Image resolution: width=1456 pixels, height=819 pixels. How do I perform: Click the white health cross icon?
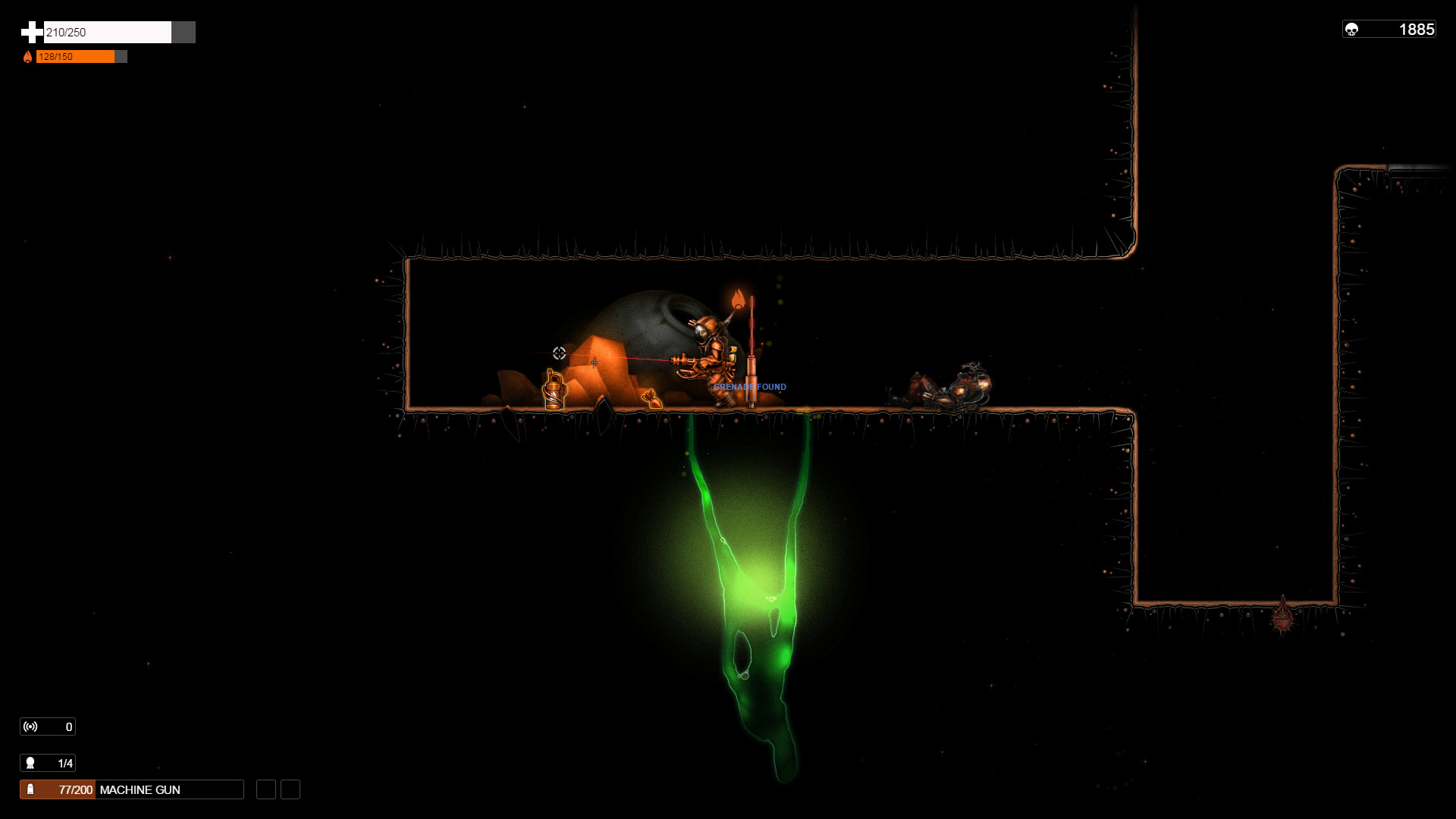click(x=30, y=32)
